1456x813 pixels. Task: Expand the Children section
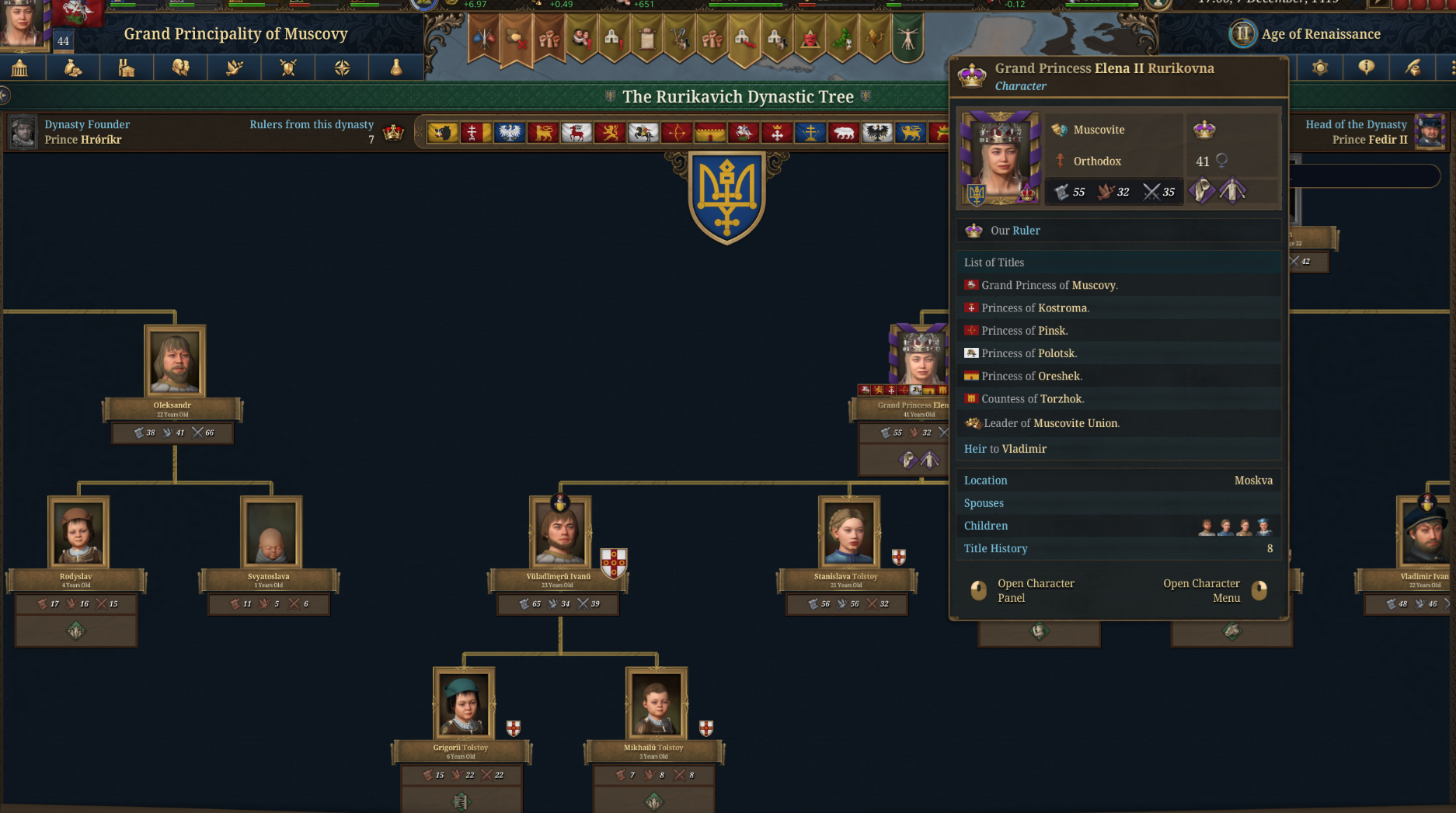coord(1010,526)
